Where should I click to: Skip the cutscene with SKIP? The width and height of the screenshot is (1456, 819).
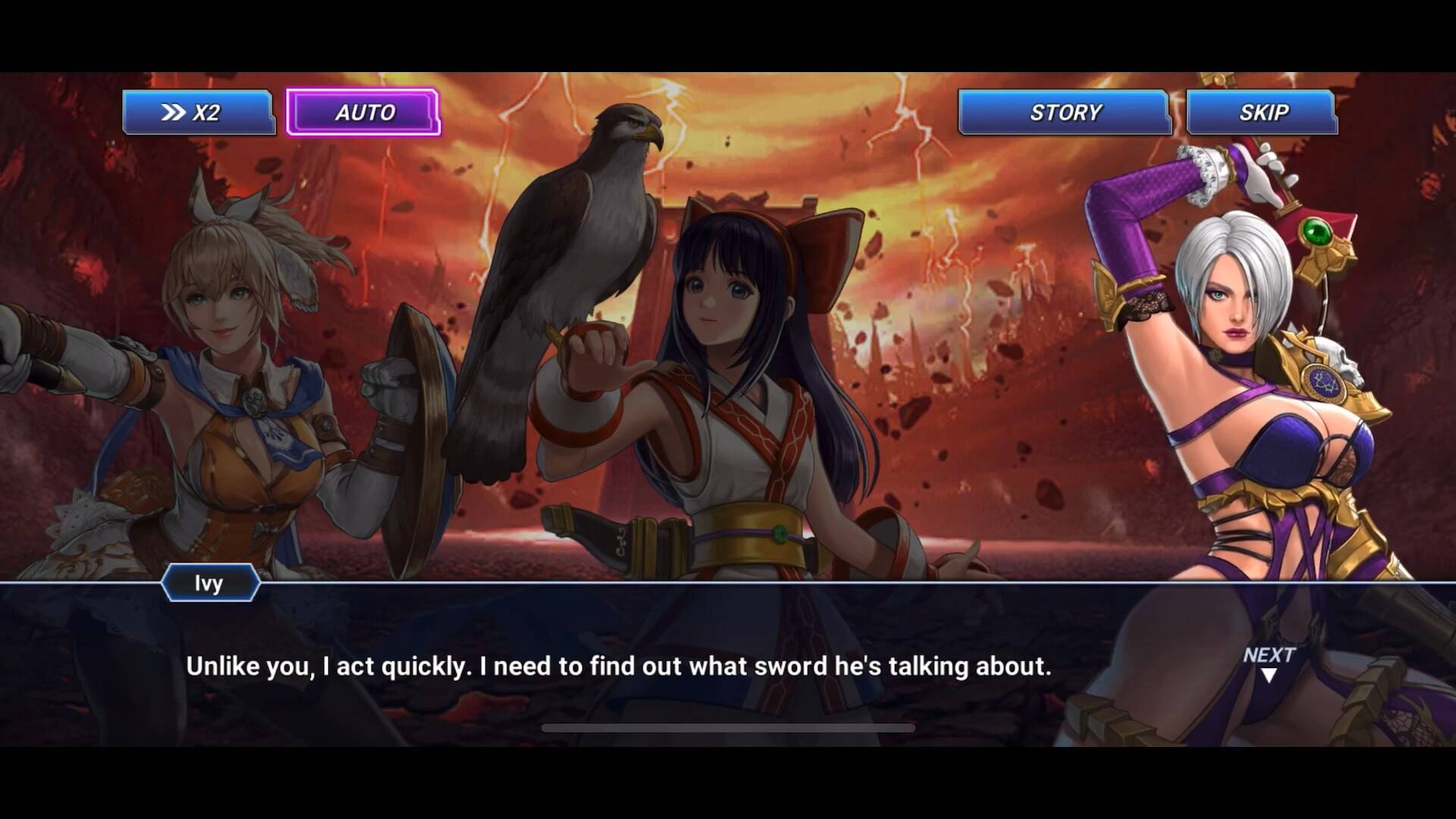(1262, 112)
